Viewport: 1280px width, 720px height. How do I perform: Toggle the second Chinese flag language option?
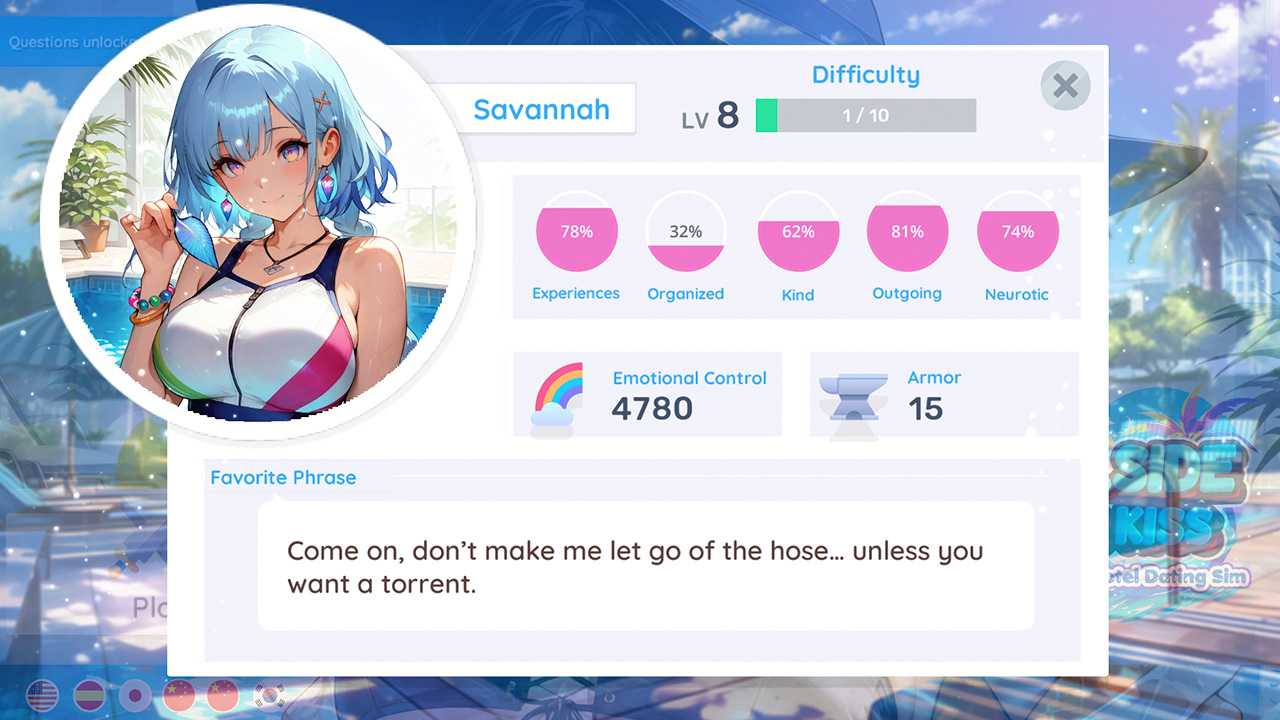(223, 697)
